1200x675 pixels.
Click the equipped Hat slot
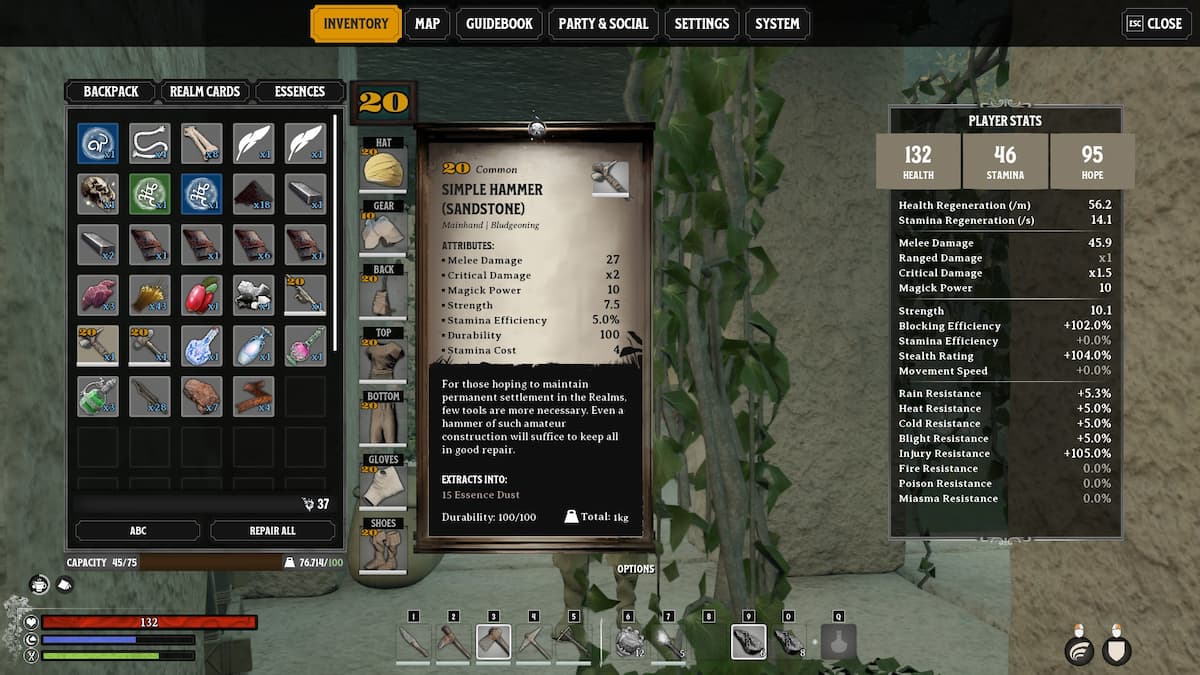pyautogui.click(x=383, y=168)
